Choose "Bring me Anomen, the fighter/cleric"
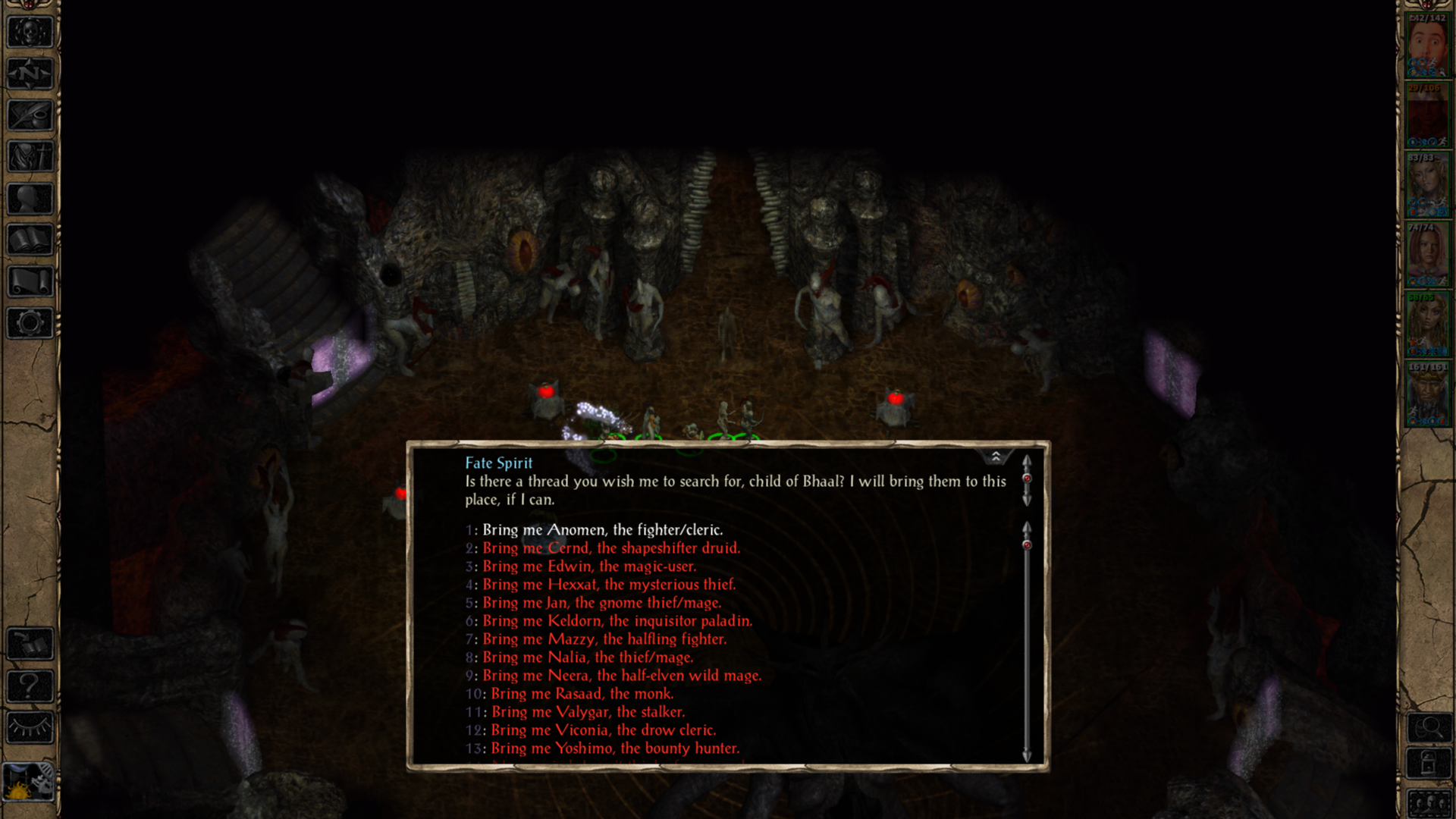Screen dimensions: 1456x819 (x=602, y=530)
